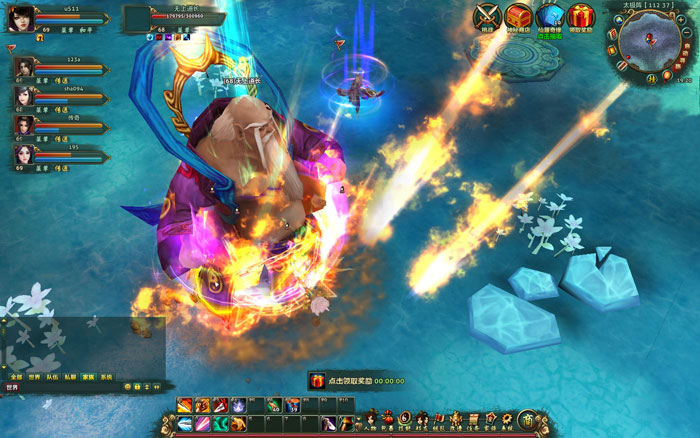Open the treasure chest mystery shop
700x438 pixels.
[x=518, y=17]
